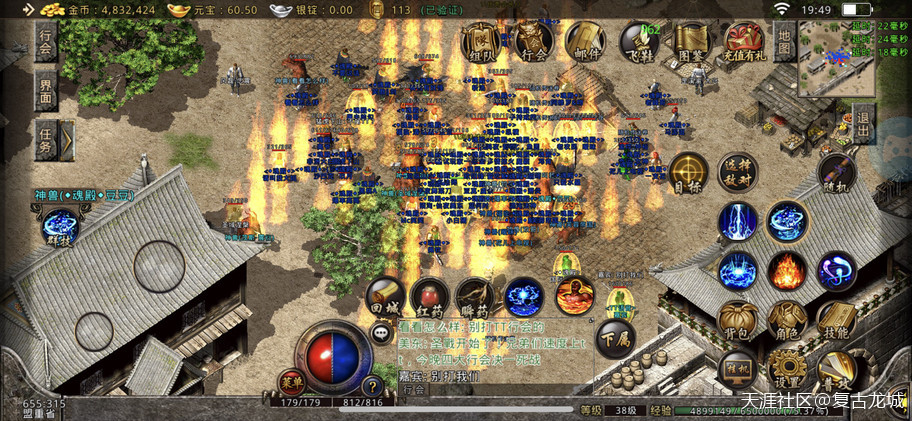This screenshot has height=421, width=912.
Task: Open the 任务 quest tab
Action: 47,141
